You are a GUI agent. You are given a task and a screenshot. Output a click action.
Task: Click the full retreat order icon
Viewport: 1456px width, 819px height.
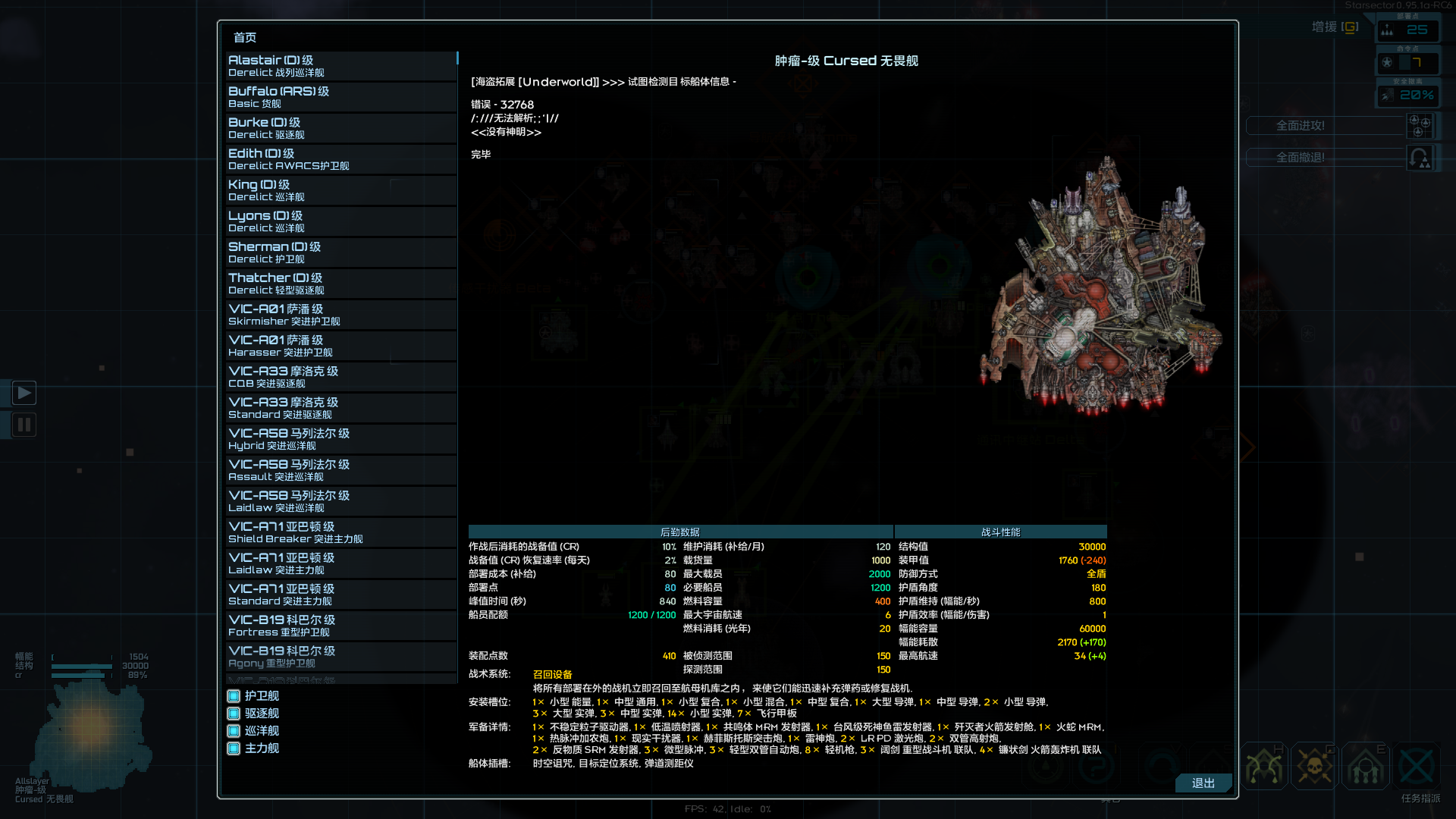pos(1420,159)
